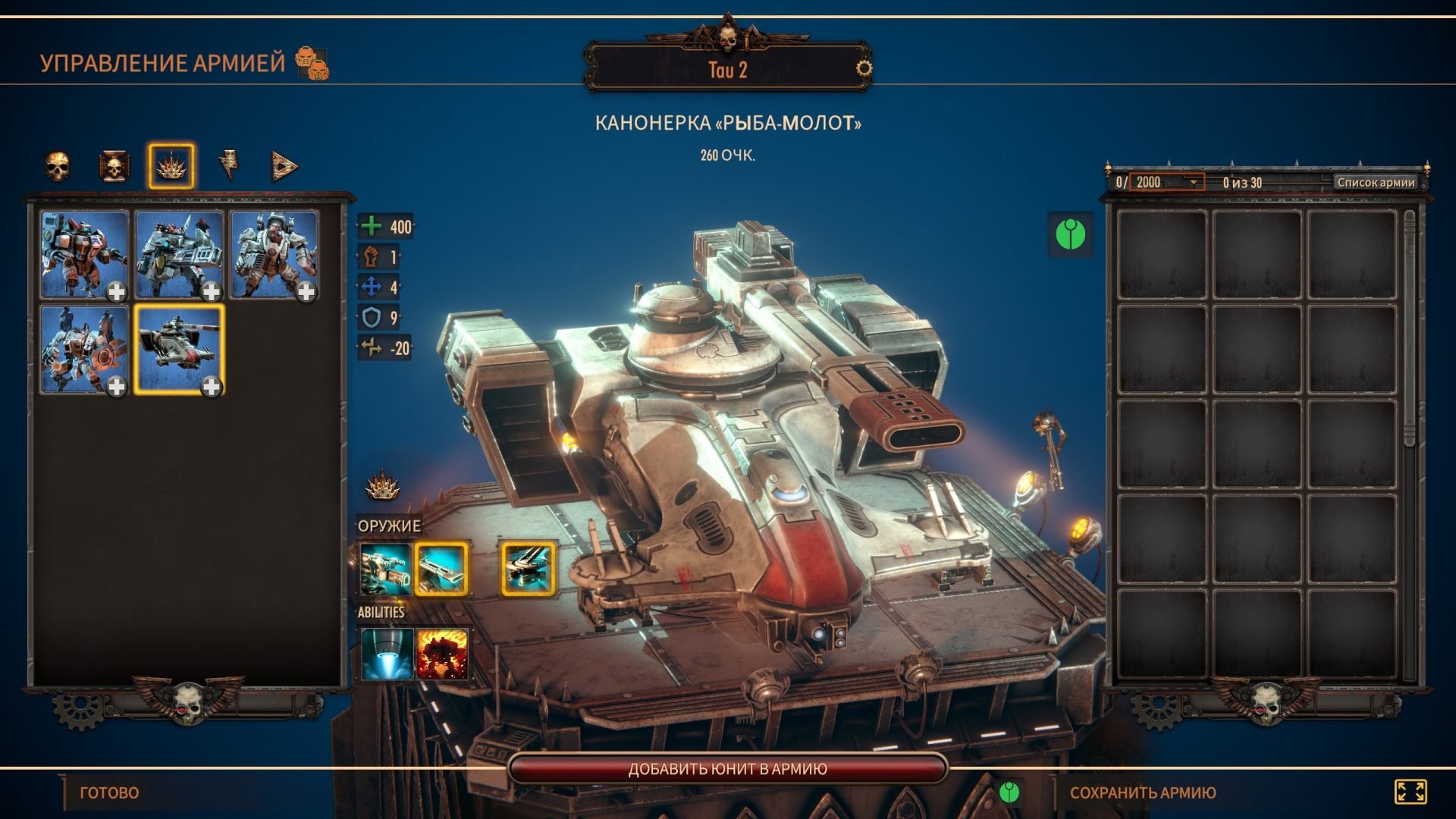Switch to the lightning bolt category tab
This screenshot has width=1456, height=819.
click(228, 165)
